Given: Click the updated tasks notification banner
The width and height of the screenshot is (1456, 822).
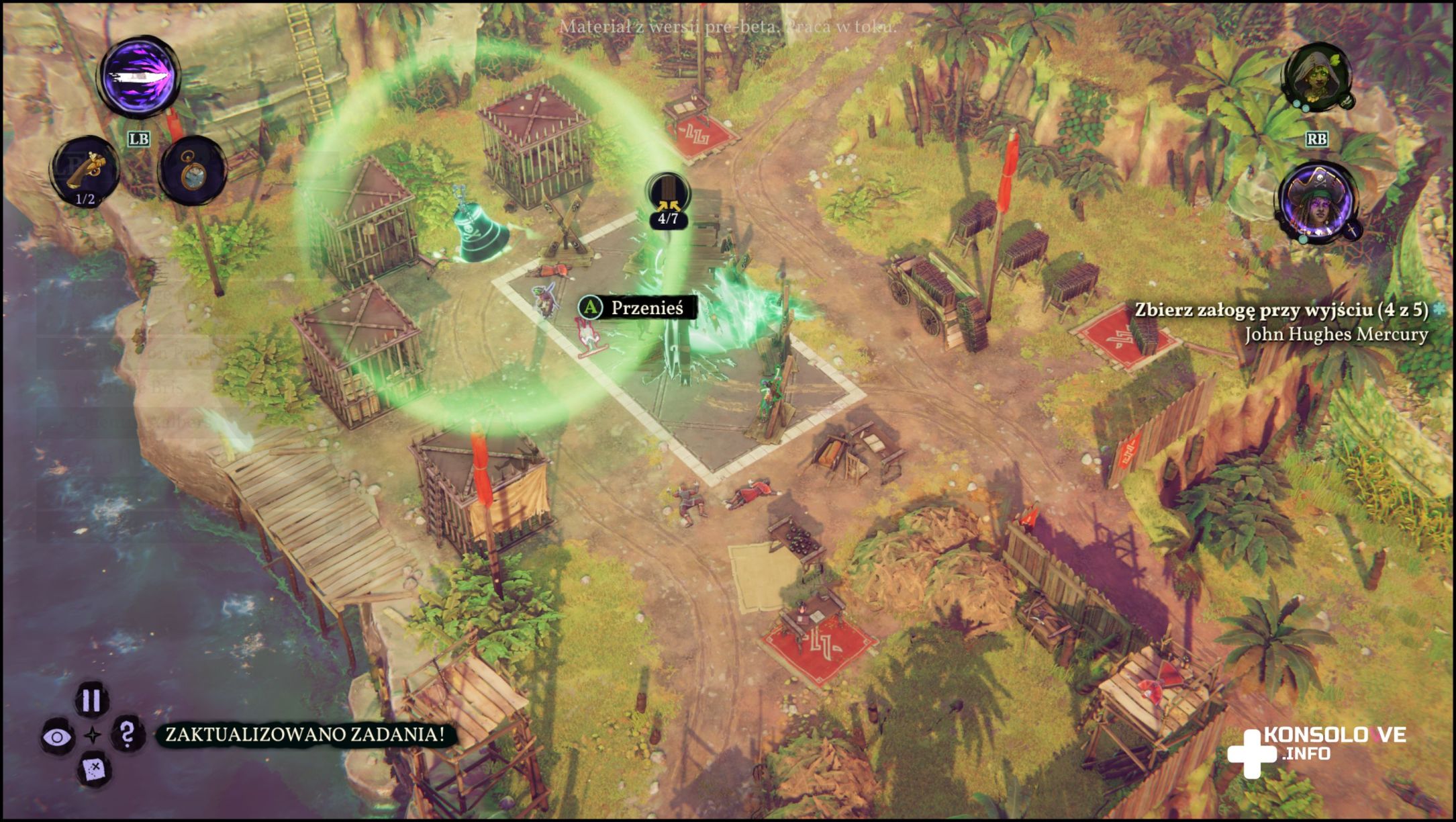Looking at the screenshot, I should (x=305, y=734).
